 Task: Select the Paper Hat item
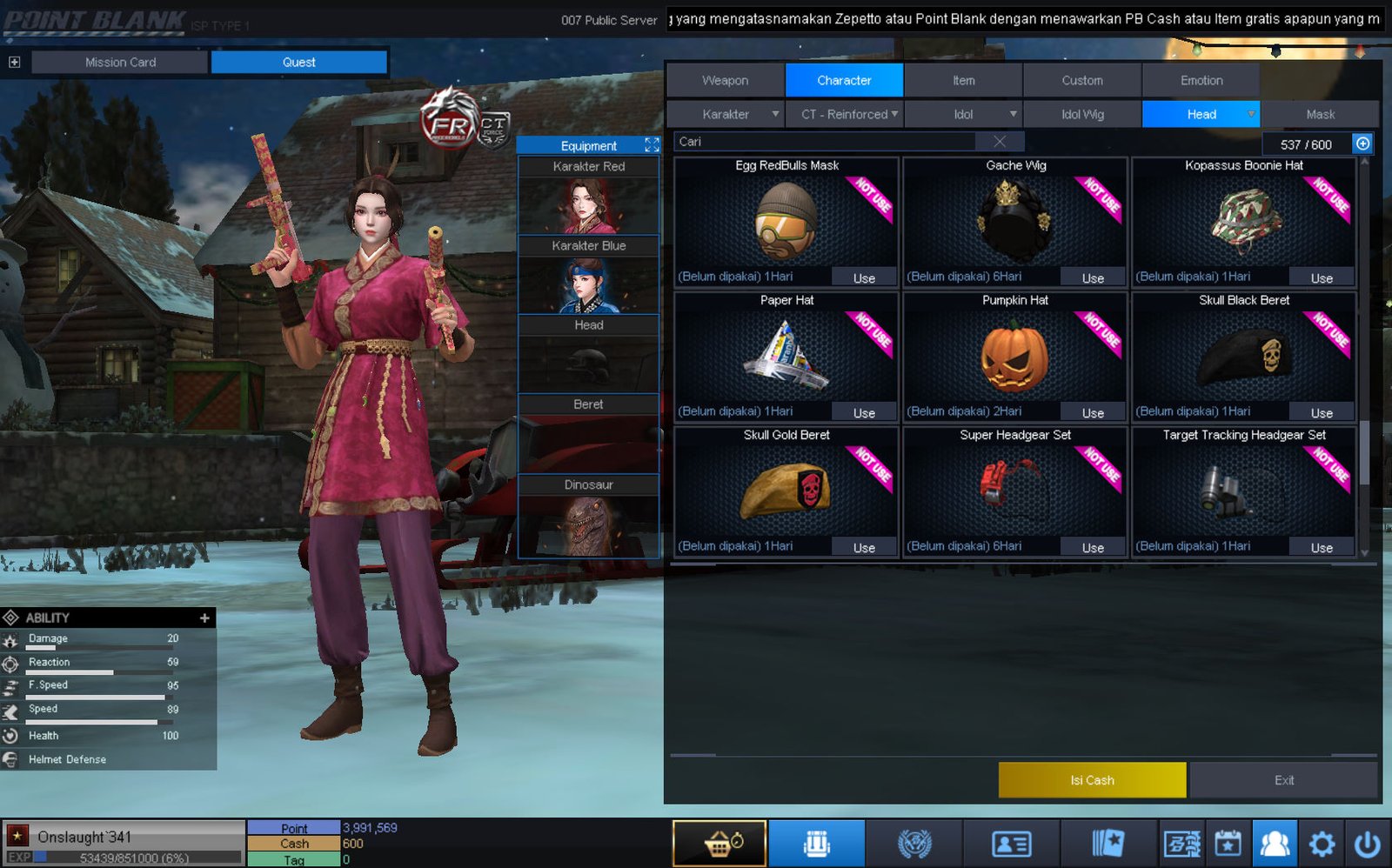(786, 355)
